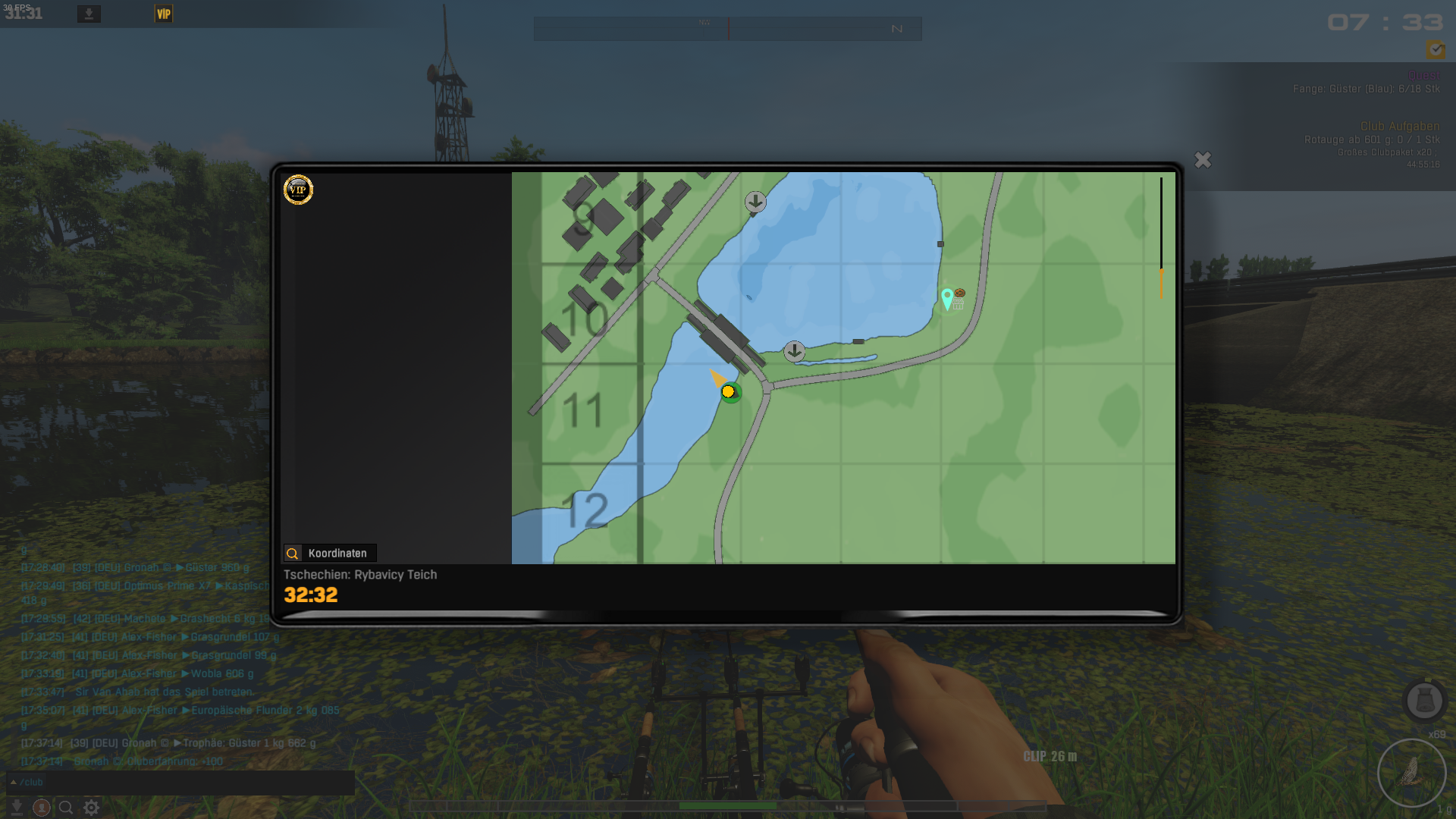Viewport: 1456px width, 819px height.
Task: Click the shop building marker on the map
Action: (959, 304)
